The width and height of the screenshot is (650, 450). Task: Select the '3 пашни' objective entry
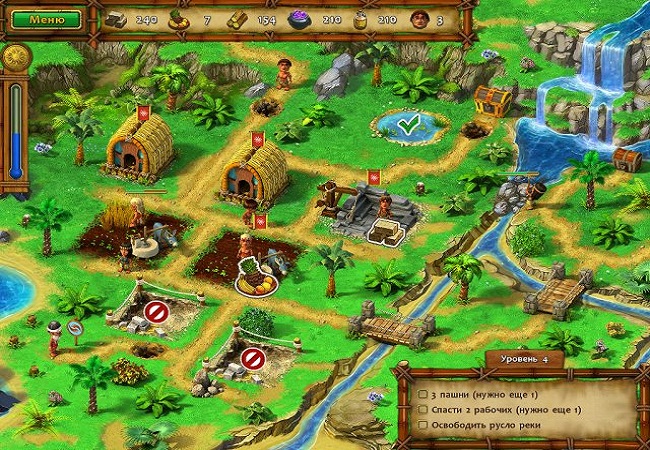[x=491, y=394]
